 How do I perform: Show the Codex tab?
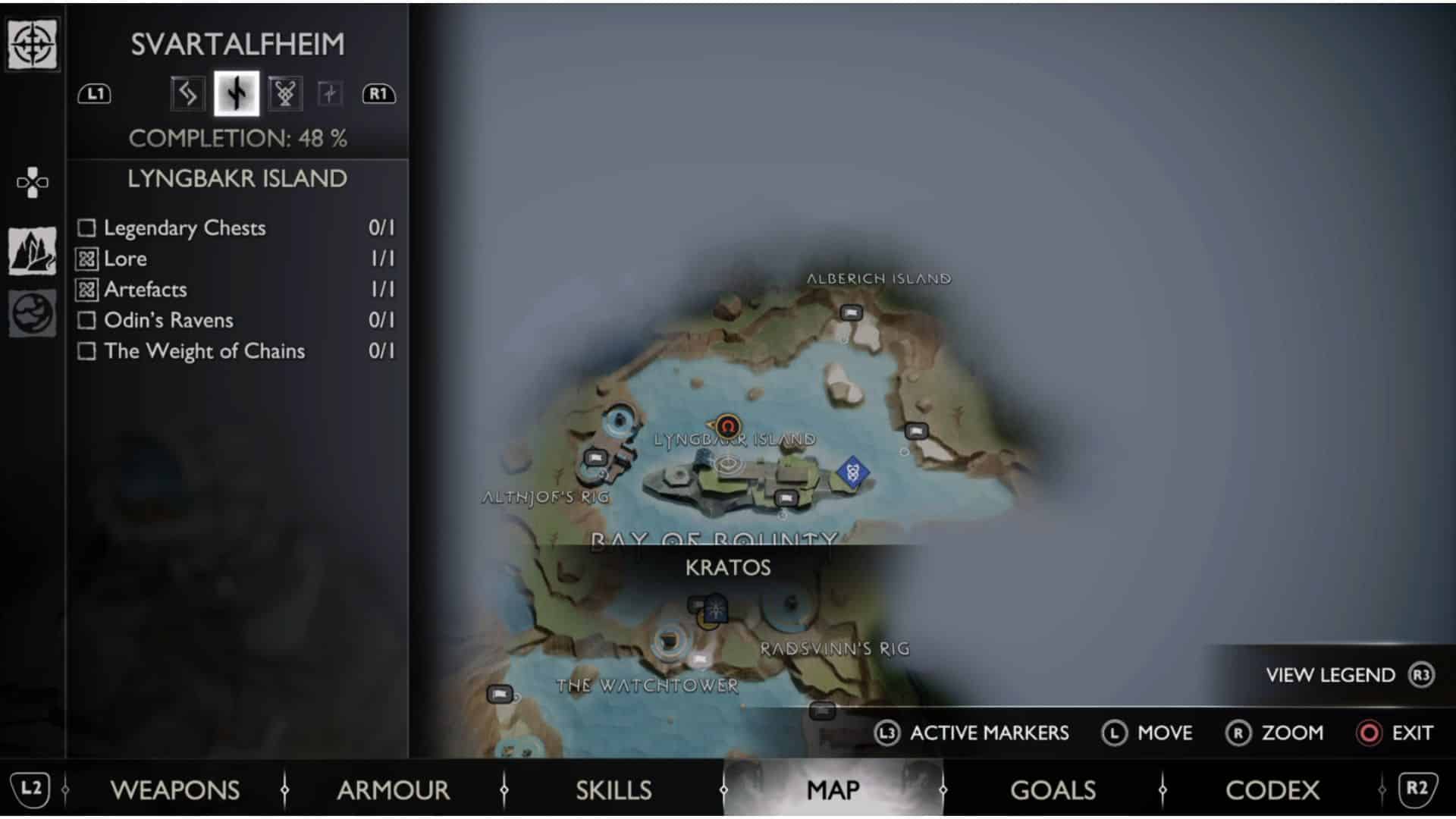point(1272,790)
